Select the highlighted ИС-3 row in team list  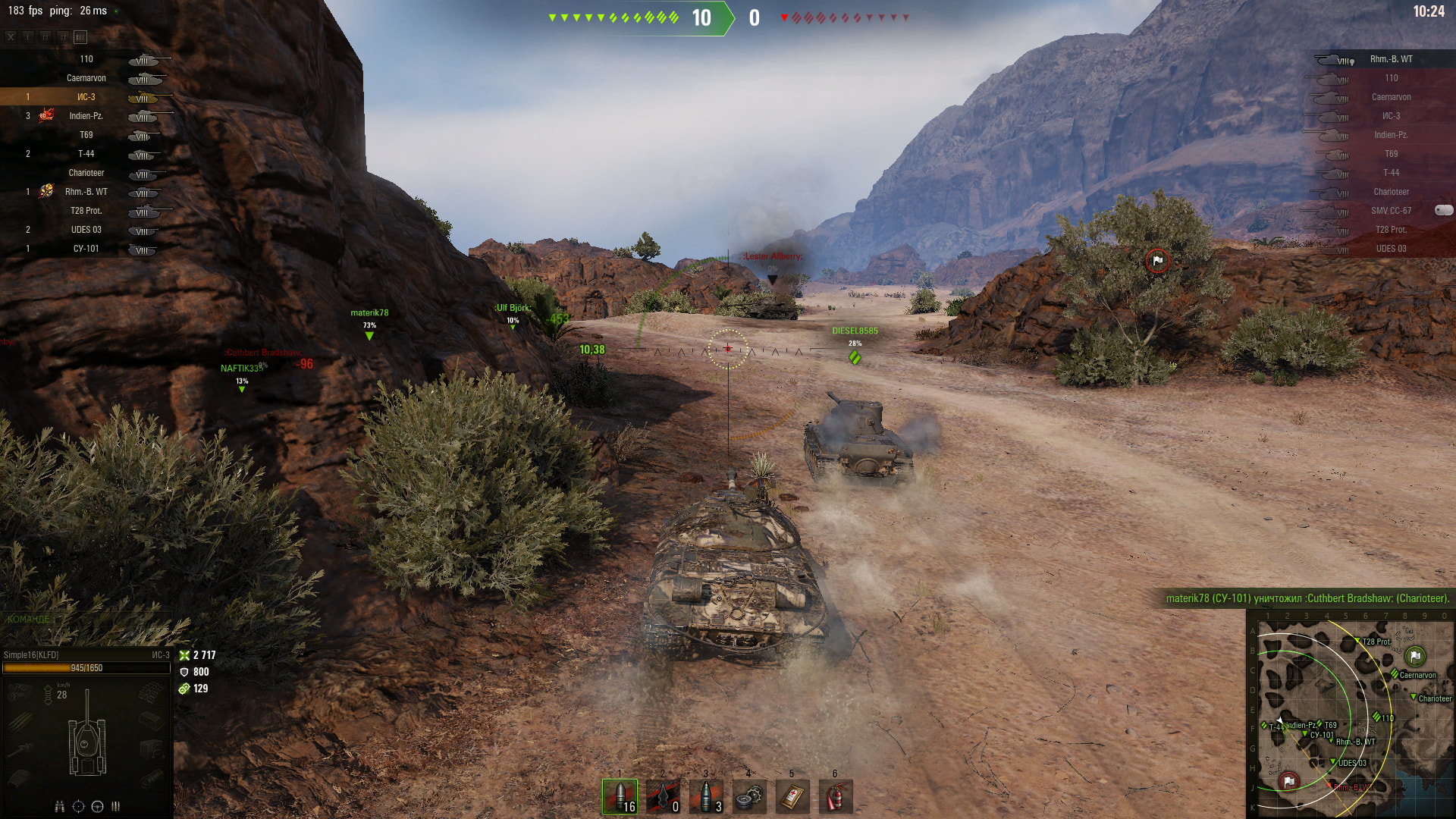point(86,97)
